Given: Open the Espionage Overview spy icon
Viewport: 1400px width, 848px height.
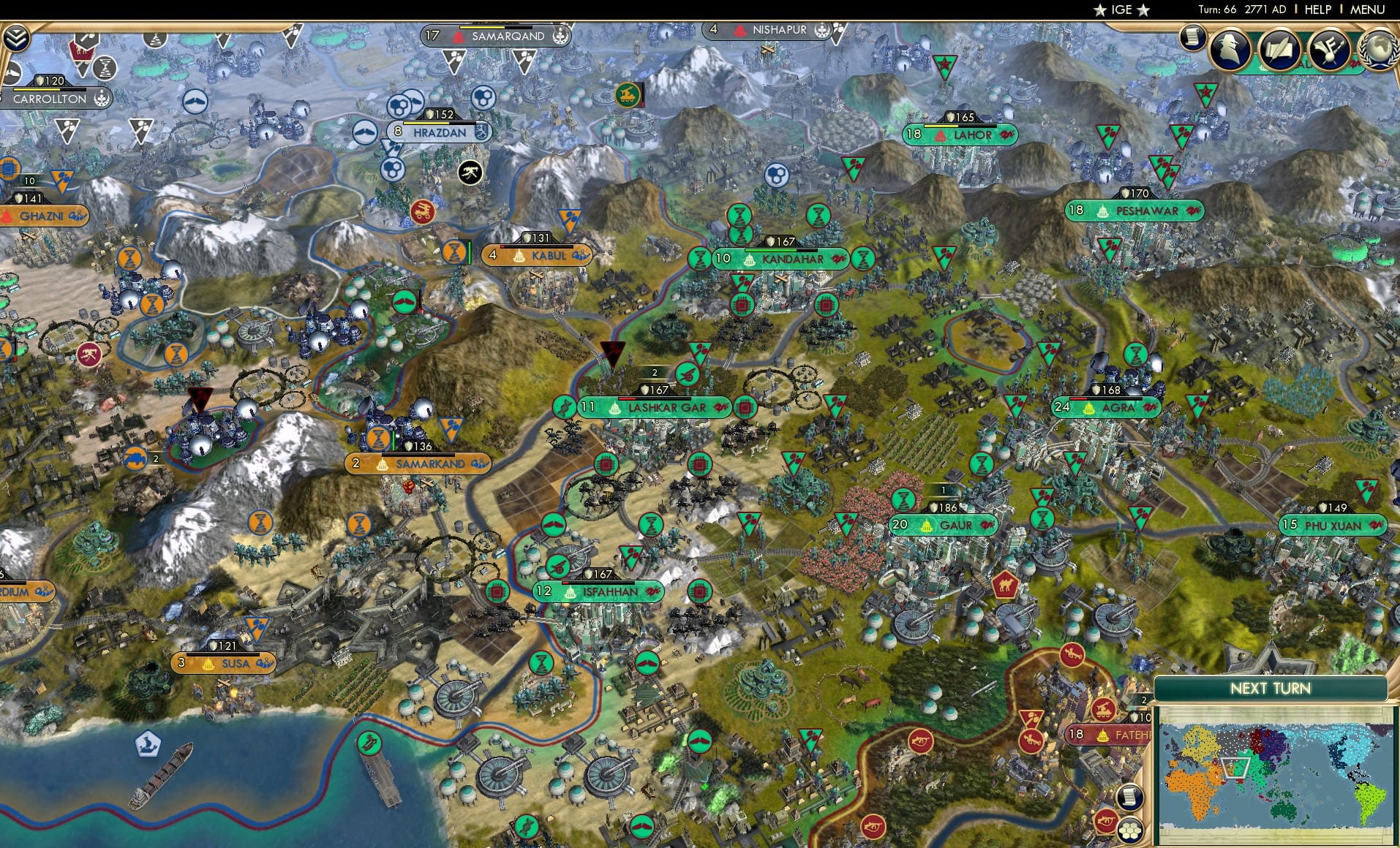Looking at the screenshot, I should tap(1229, 49).
